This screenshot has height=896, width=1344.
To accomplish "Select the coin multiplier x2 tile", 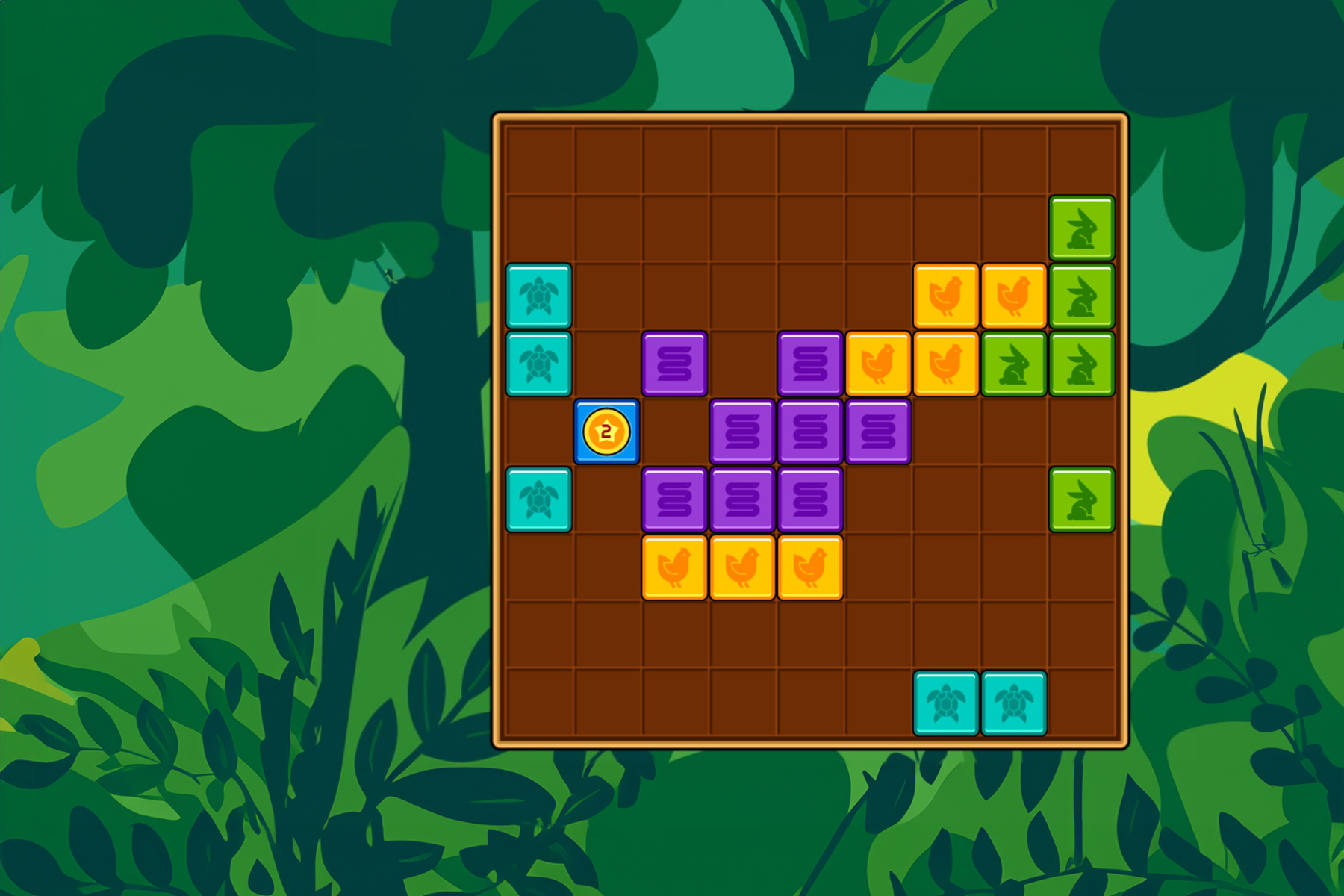I will click(607, 433).
